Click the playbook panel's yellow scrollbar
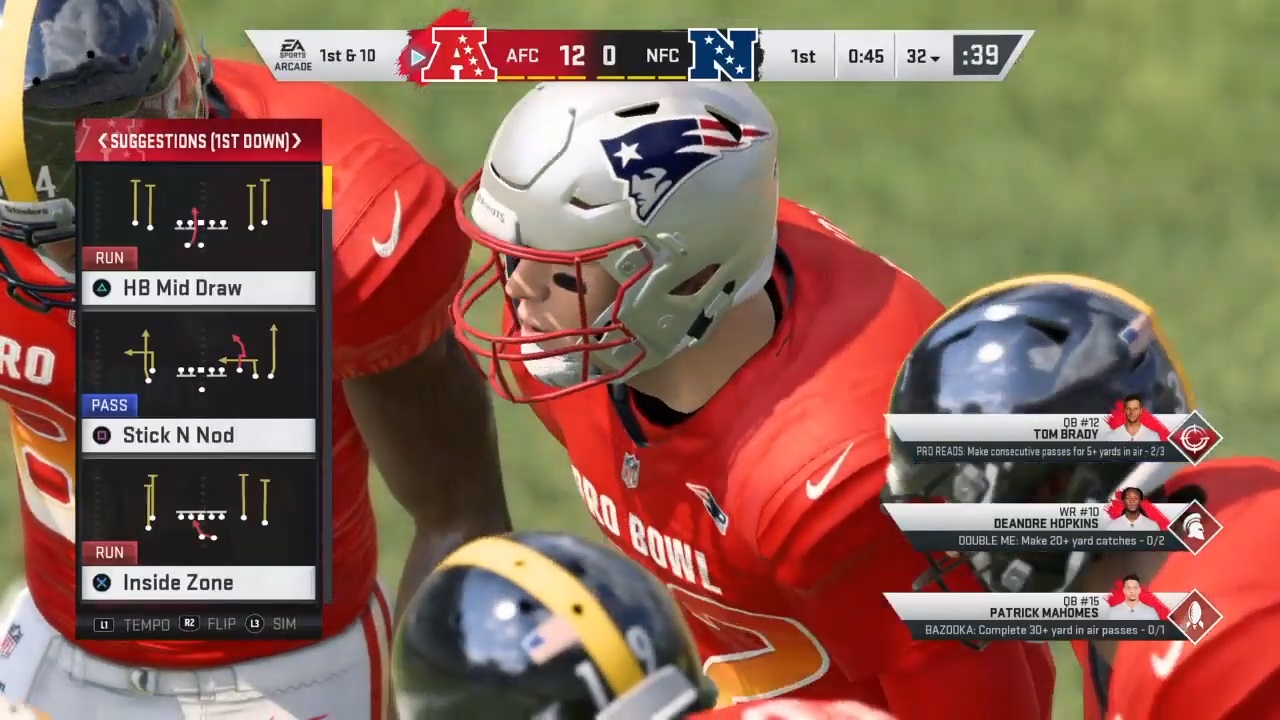Image resolution: width=1280 pixels, height=720 pixels. click(x=327, y=187)
